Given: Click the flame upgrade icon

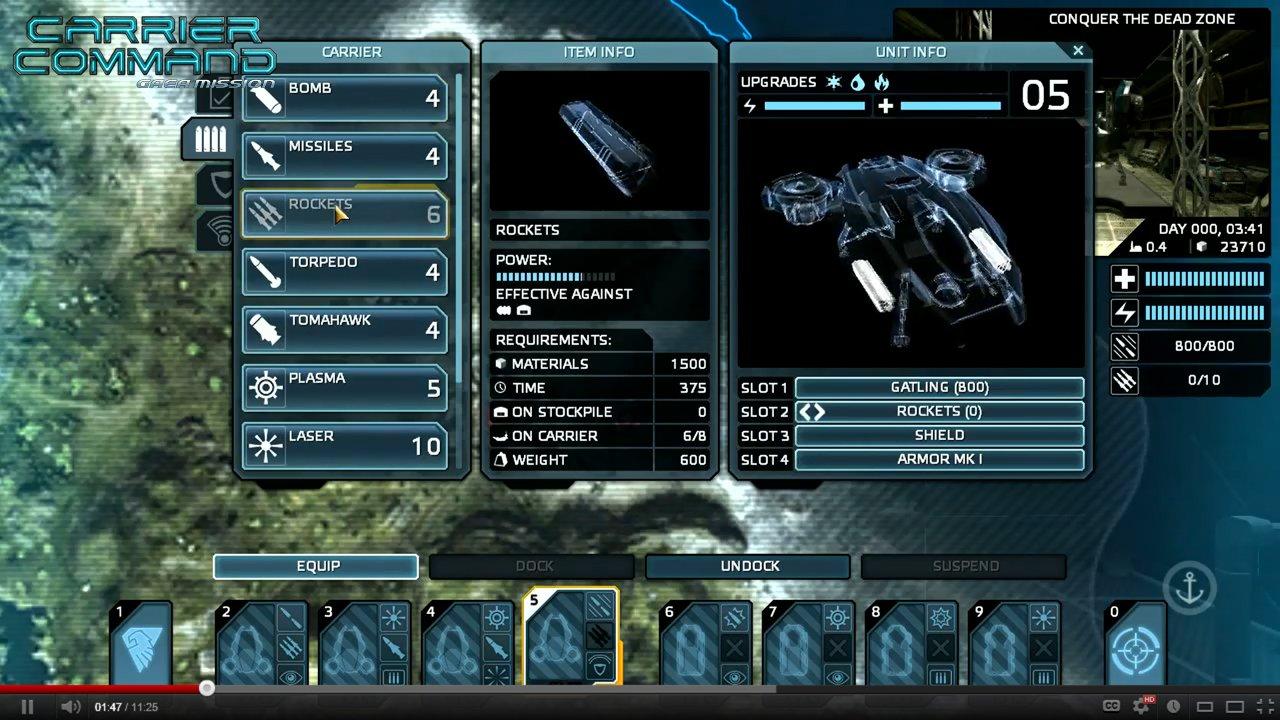Looking at the screenshot, I should 882,83.
